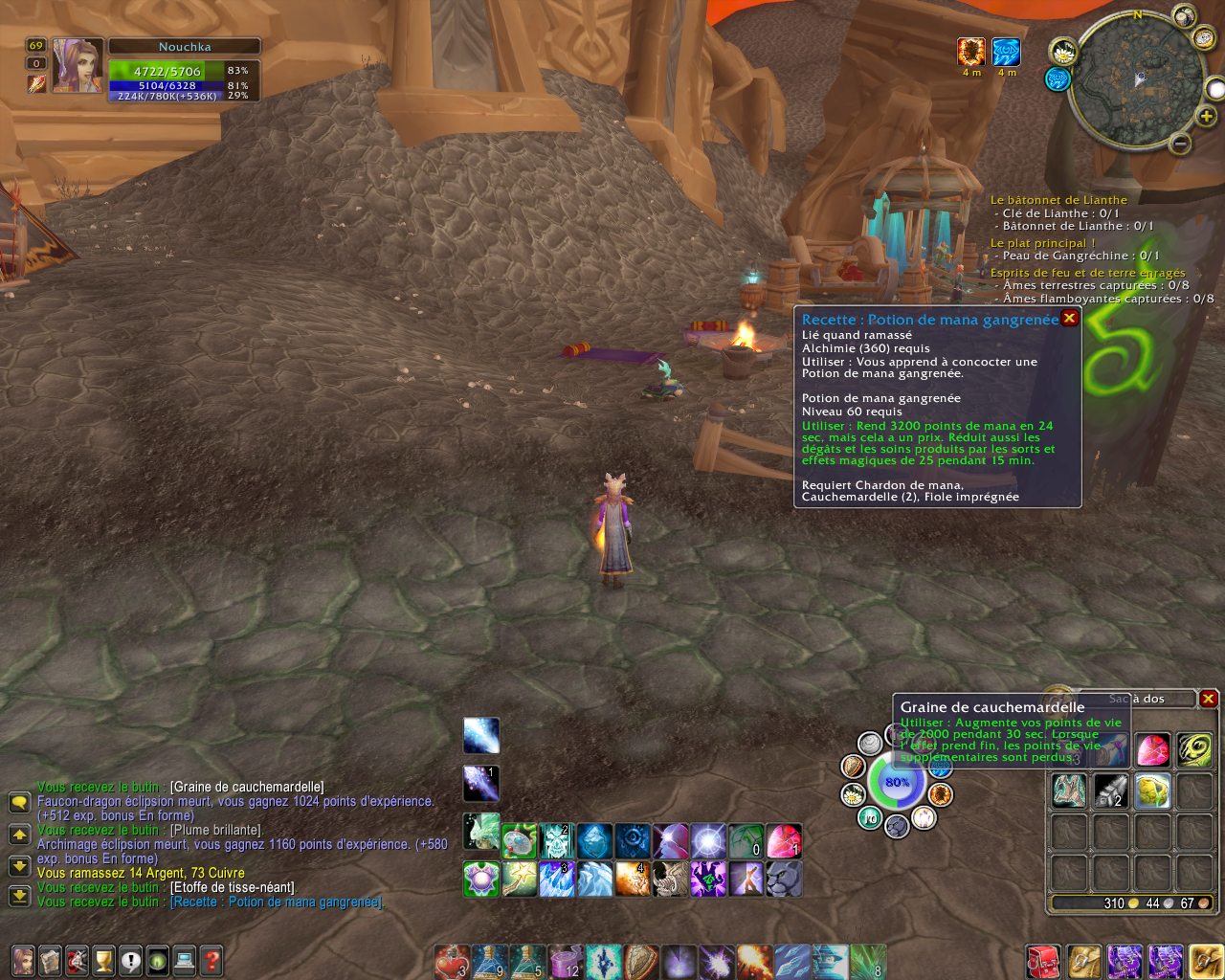Select the white feather stack in bag
This screenshot has height=980, width=1225.
pyautogui.click(x=1110, y=791)
